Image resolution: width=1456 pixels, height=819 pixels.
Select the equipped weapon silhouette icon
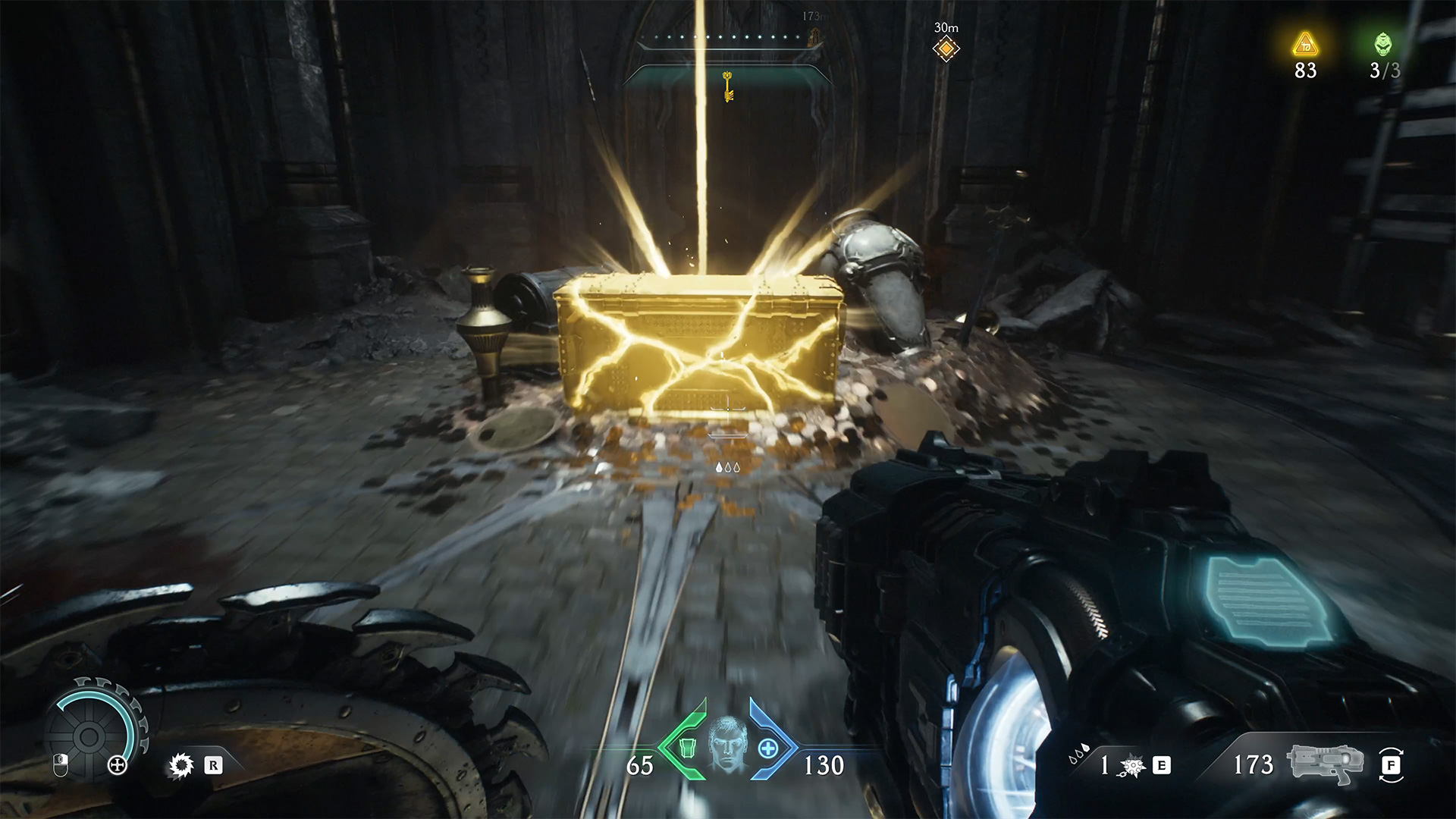(x=1325, y=764)
